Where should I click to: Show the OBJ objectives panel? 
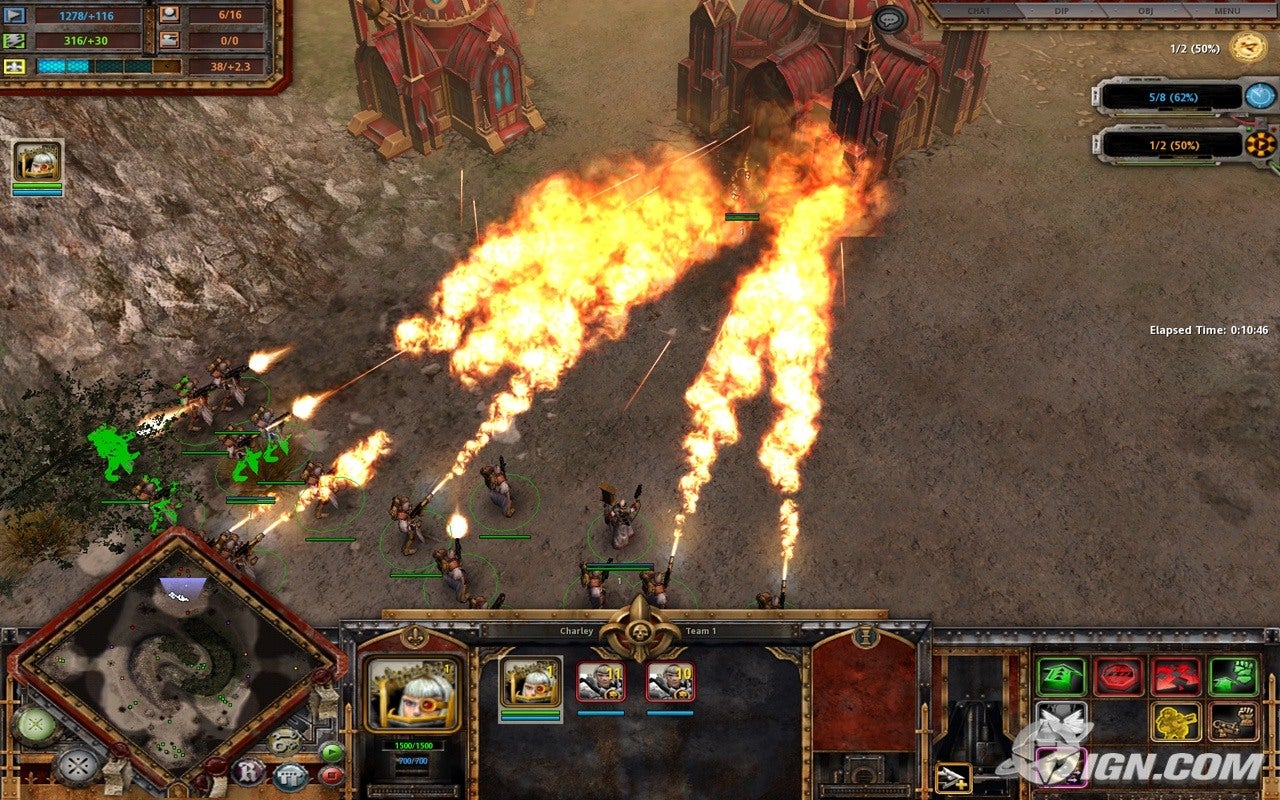coord(1146,11)
